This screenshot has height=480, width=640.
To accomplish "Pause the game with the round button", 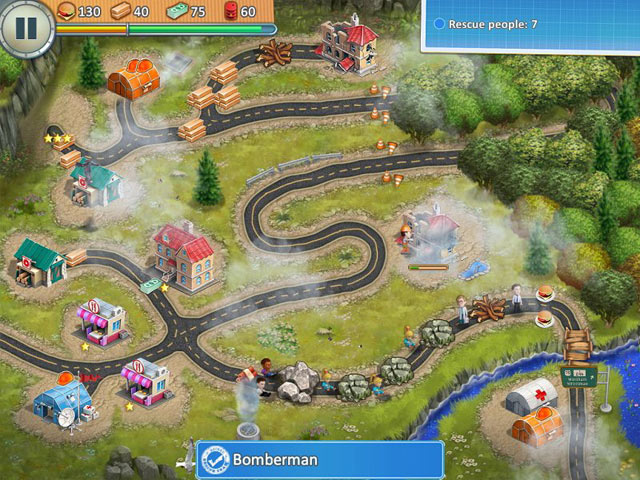I will coord(26,27).
